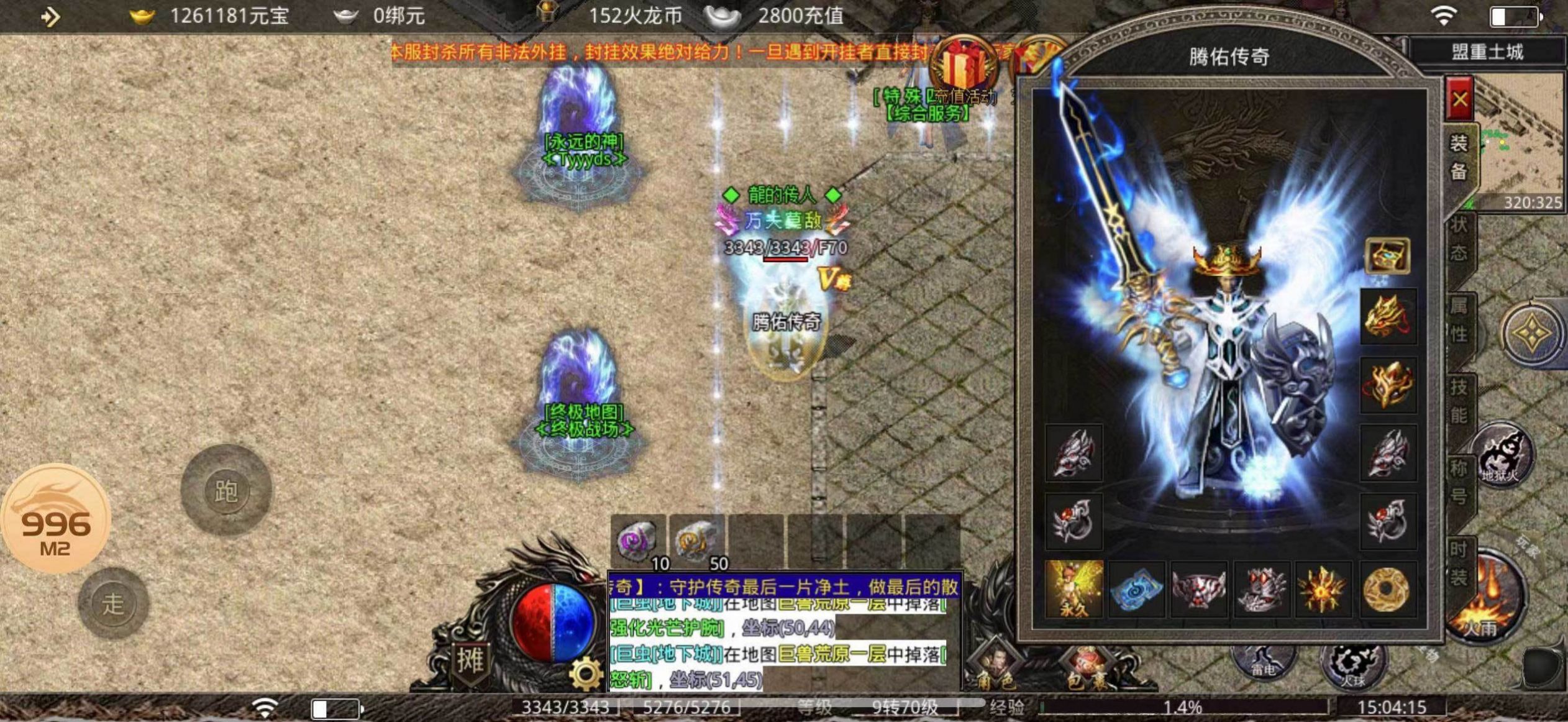Select the 称号 titles tab

pyautogui.click(x=1459, y=482)
